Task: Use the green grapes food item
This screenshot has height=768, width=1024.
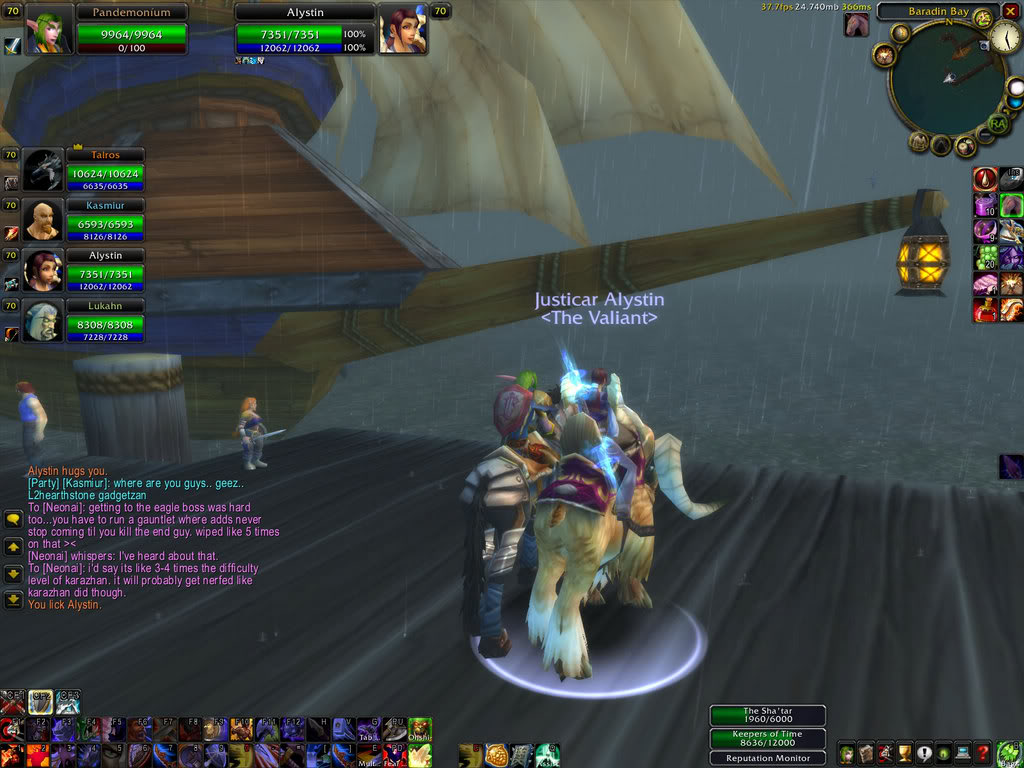Action: pyautogui.click(x=985, y=257)
